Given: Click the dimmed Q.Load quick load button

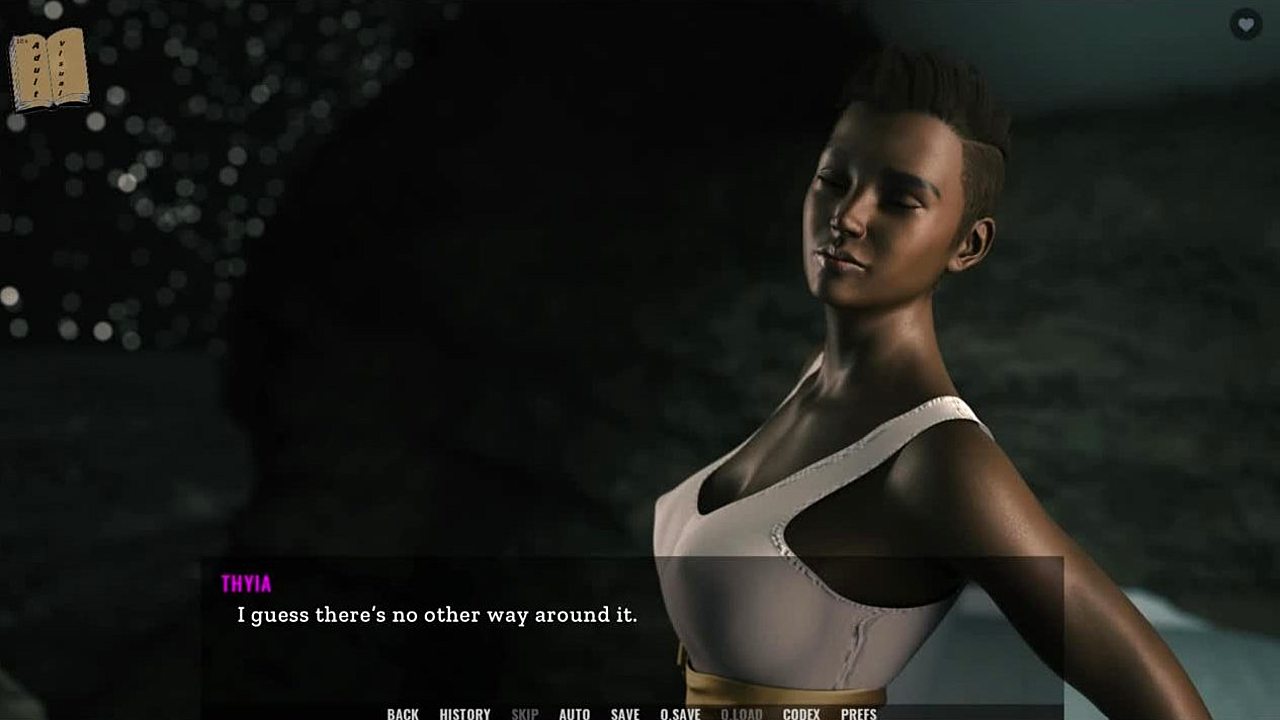Looking at the screenshot, I should (741, 713).
